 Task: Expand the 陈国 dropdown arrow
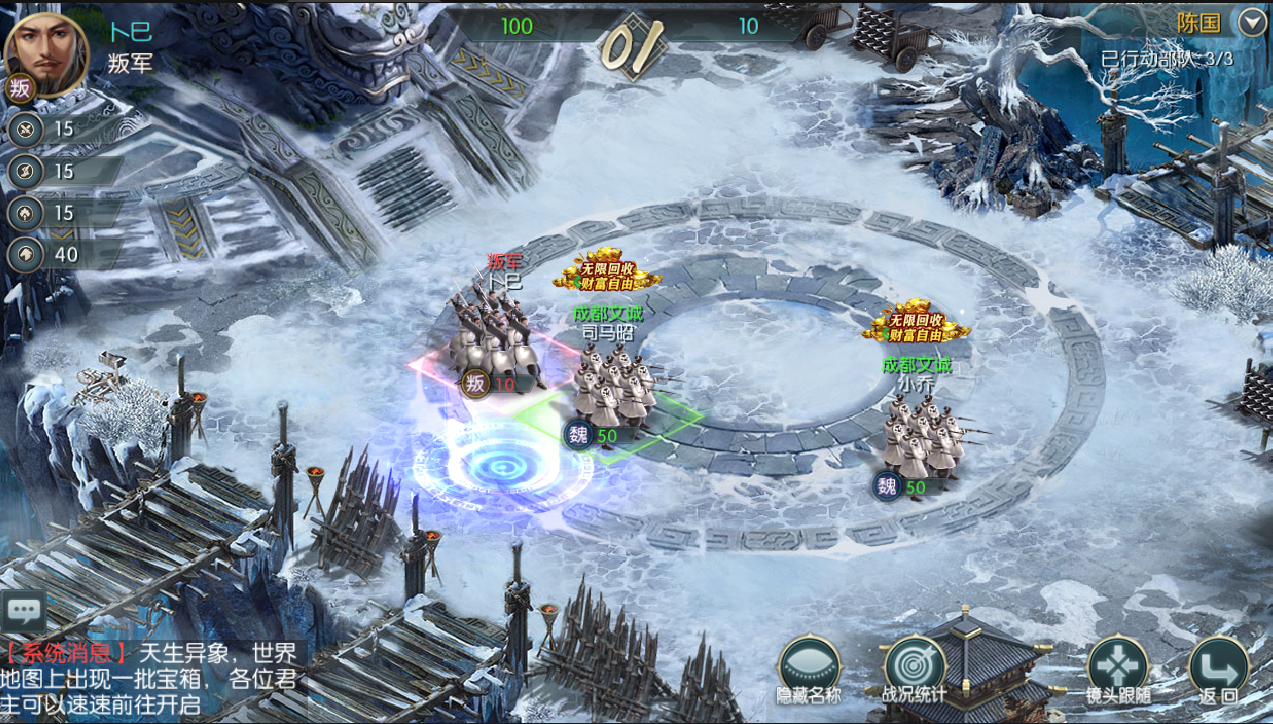coord(1252,22)
